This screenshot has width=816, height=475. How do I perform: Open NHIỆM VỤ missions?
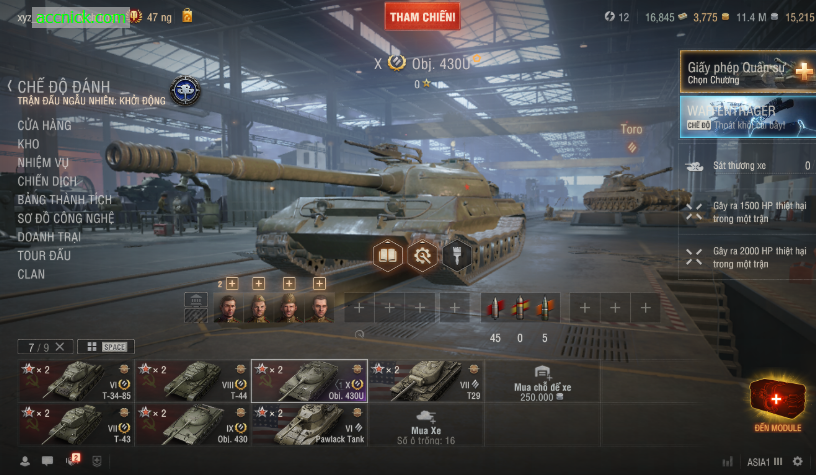coord(43,163)
